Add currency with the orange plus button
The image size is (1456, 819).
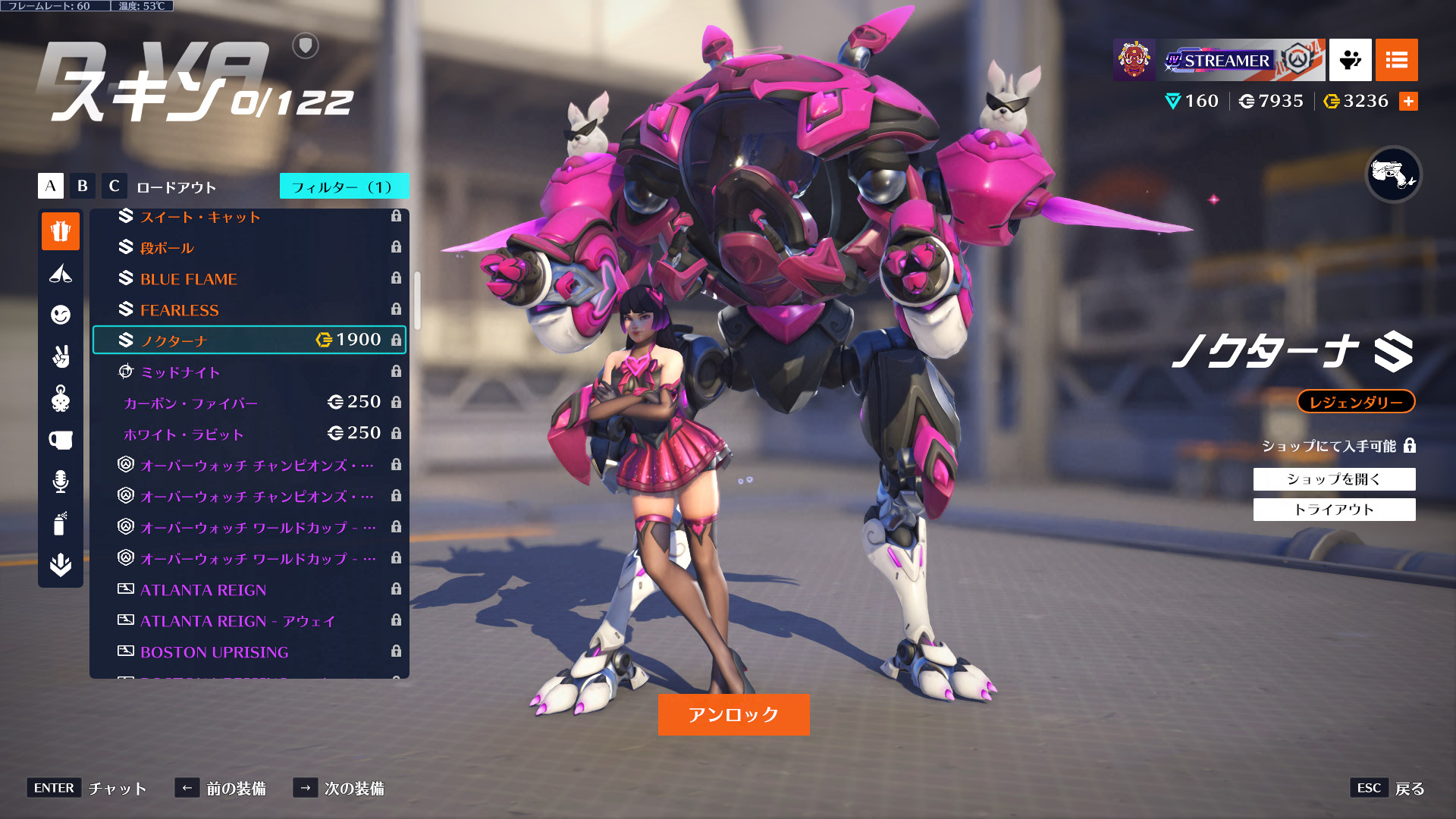(1408, 102)
